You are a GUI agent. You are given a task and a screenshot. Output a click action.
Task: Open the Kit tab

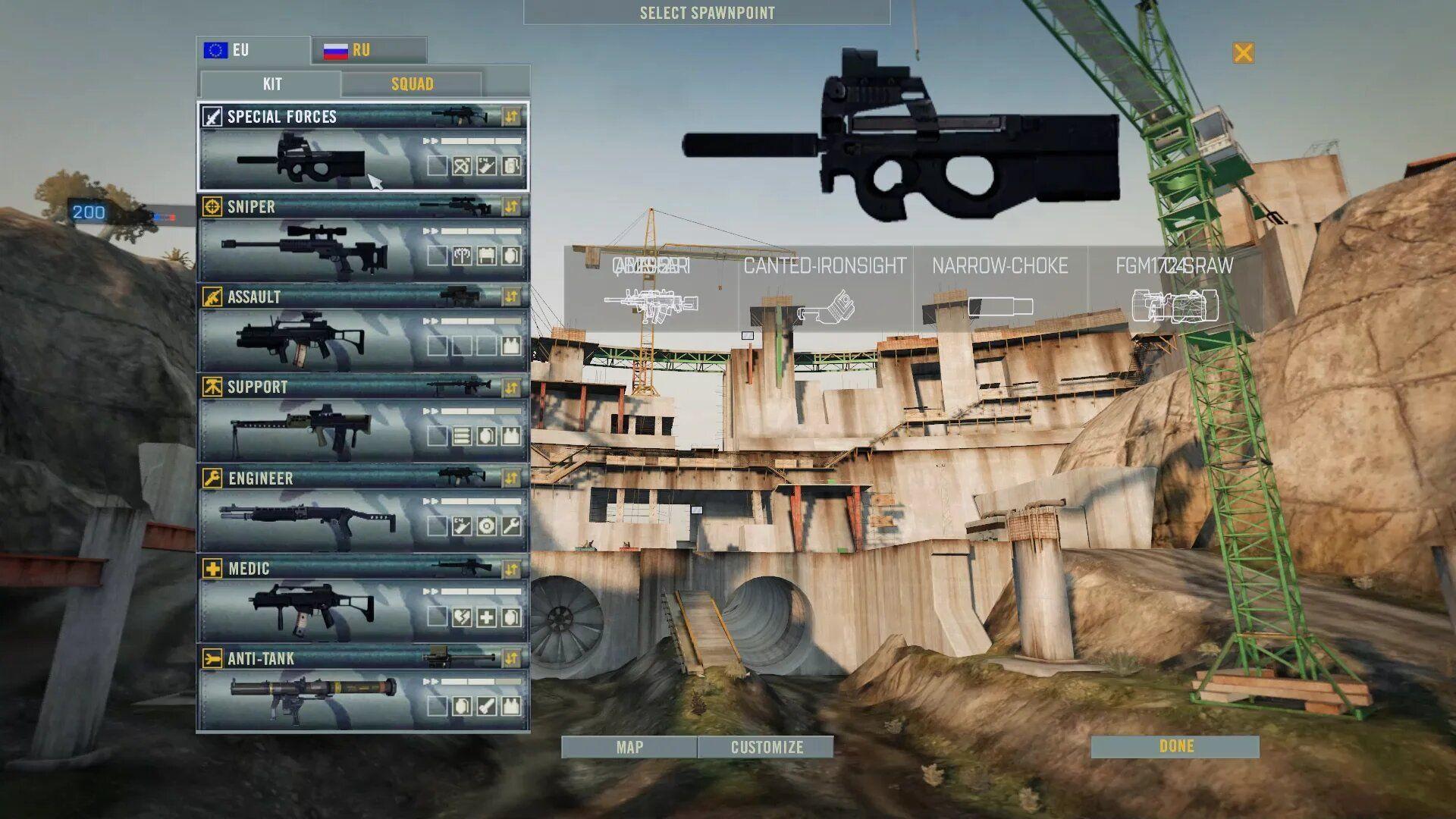click(271, 83)
